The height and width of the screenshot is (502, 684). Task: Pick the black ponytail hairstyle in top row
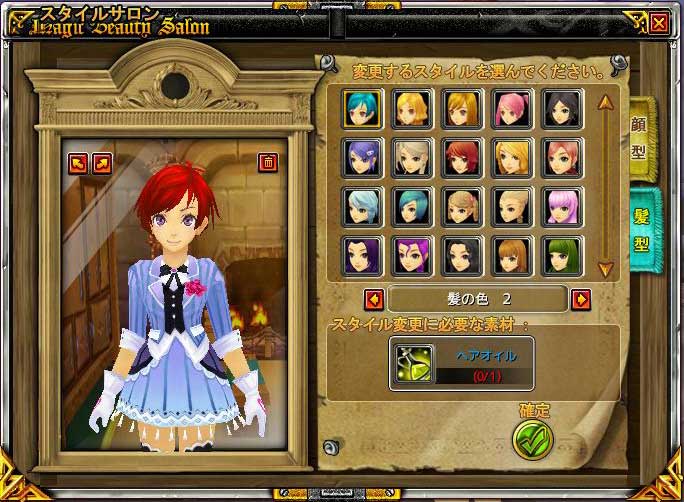pyautogui.click(x=561, y=107)
